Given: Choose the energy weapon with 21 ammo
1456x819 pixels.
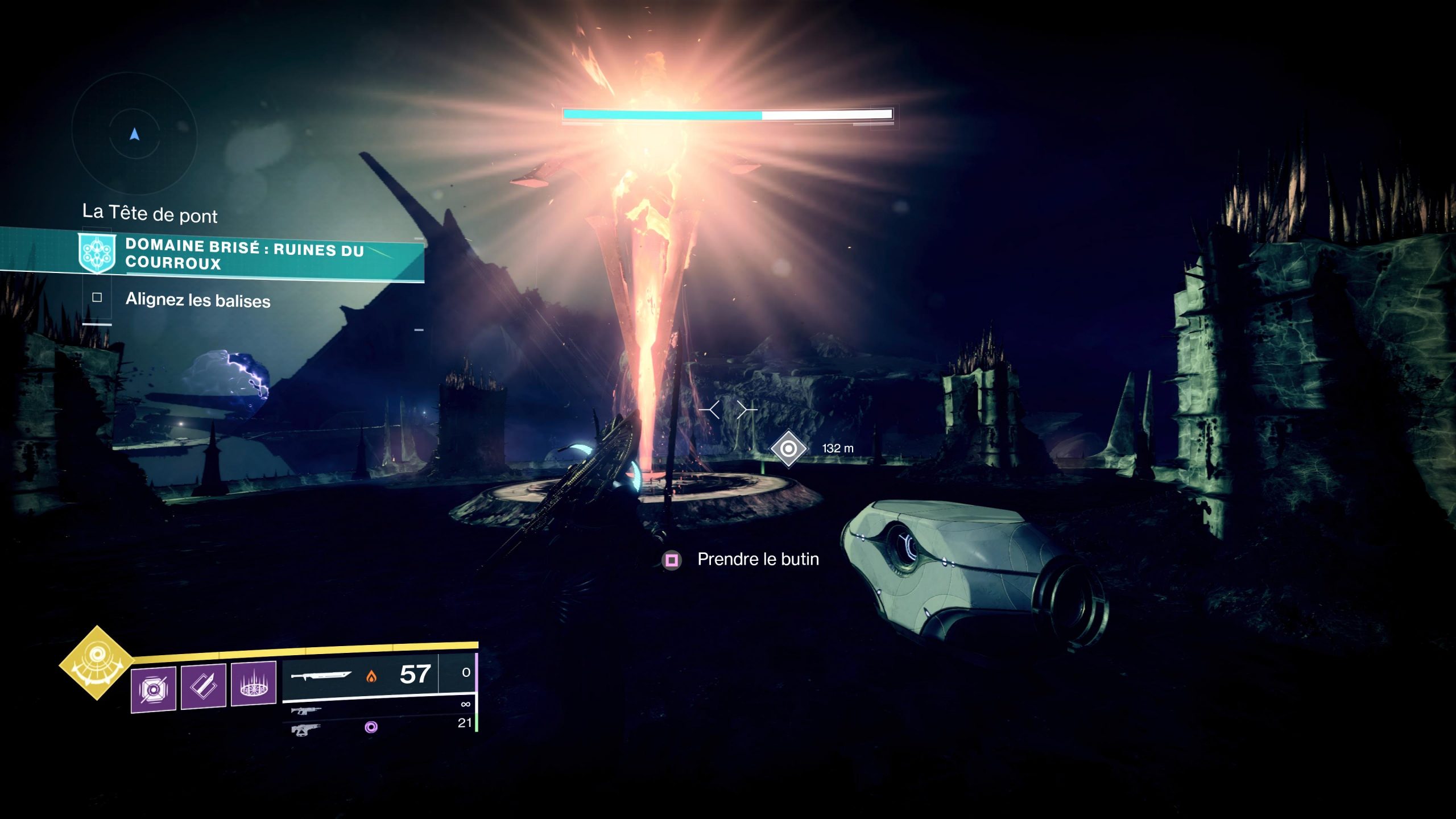Looking at the screenshot, I should tap(306, 729).
